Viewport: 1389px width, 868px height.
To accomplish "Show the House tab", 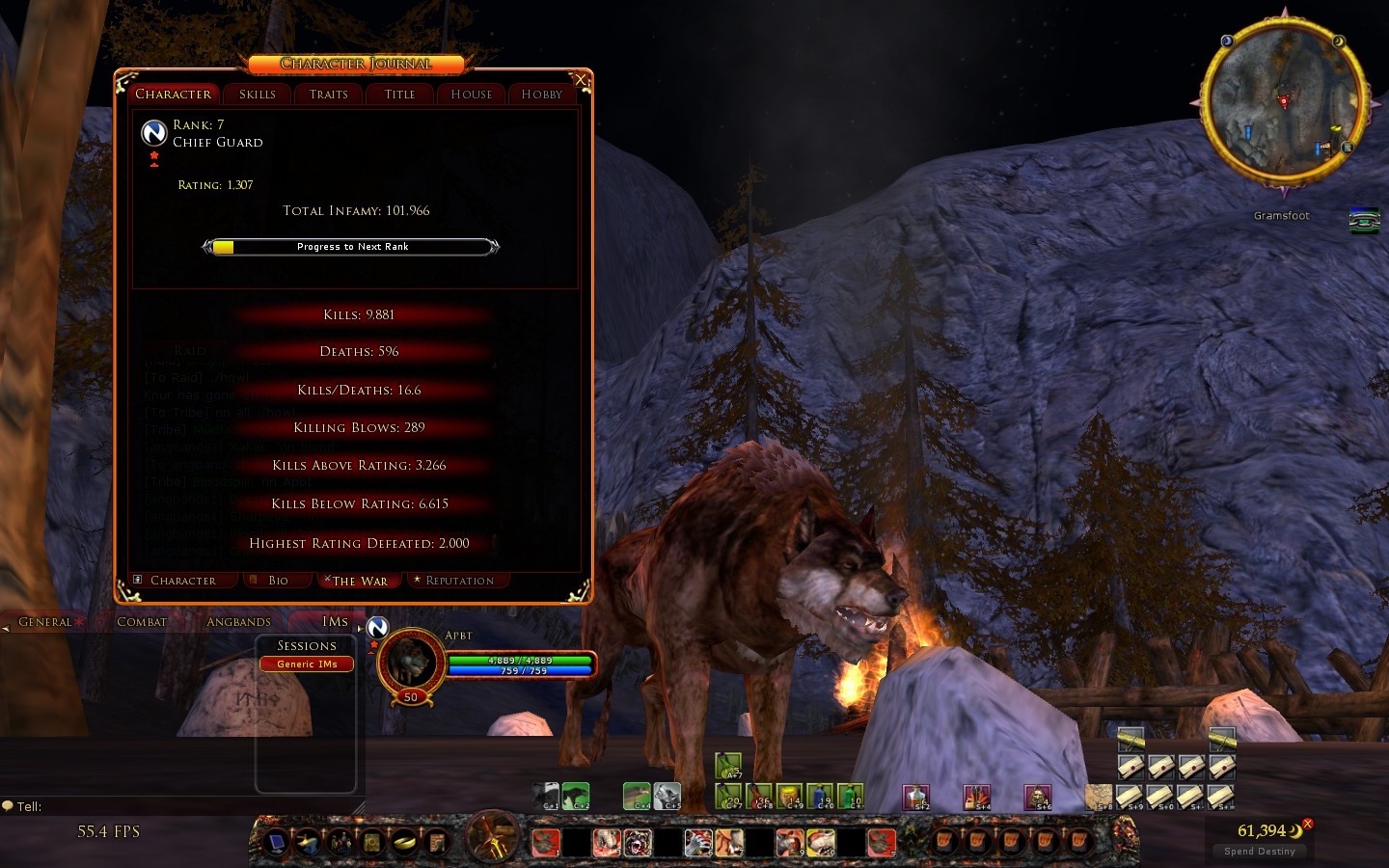I will click(472, 95).
